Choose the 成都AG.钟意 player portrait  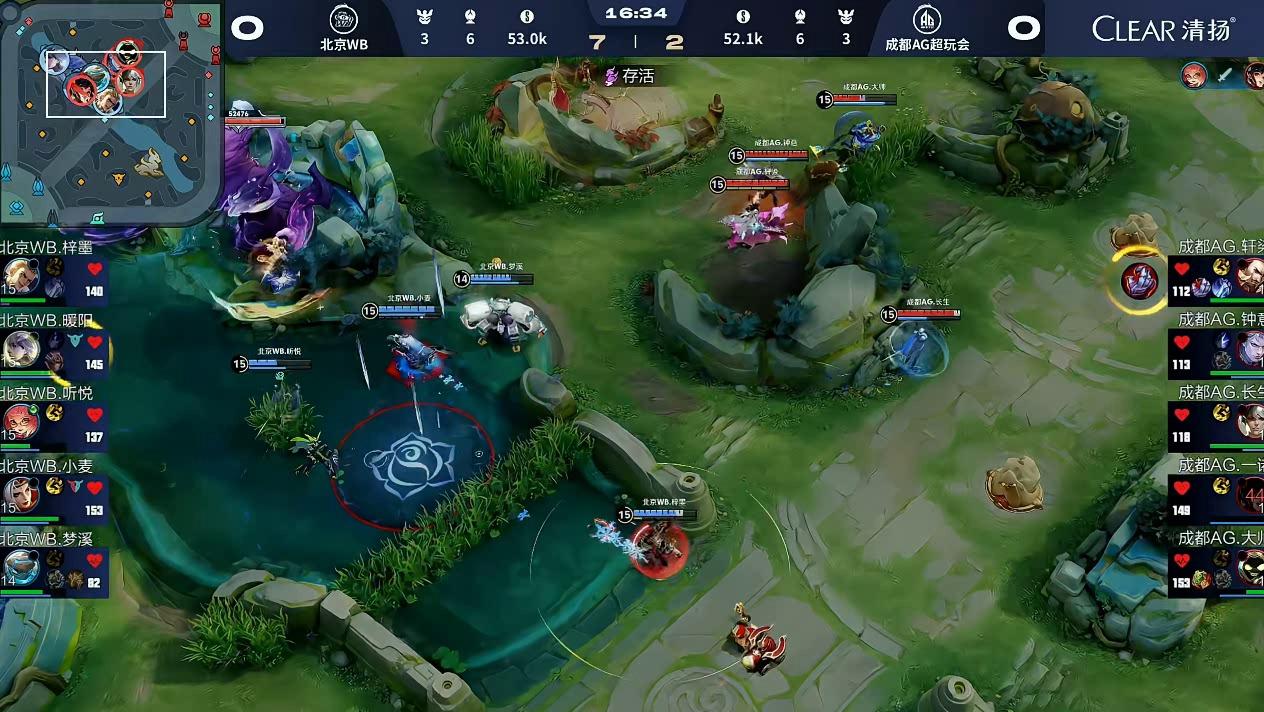(x=1250, y=349)
